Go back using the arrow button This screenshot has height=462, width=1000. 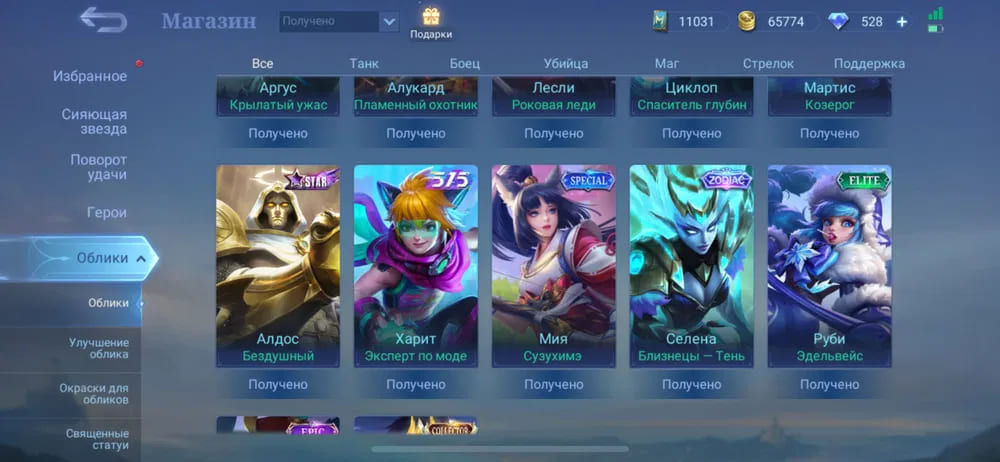(x=103, y=19)
